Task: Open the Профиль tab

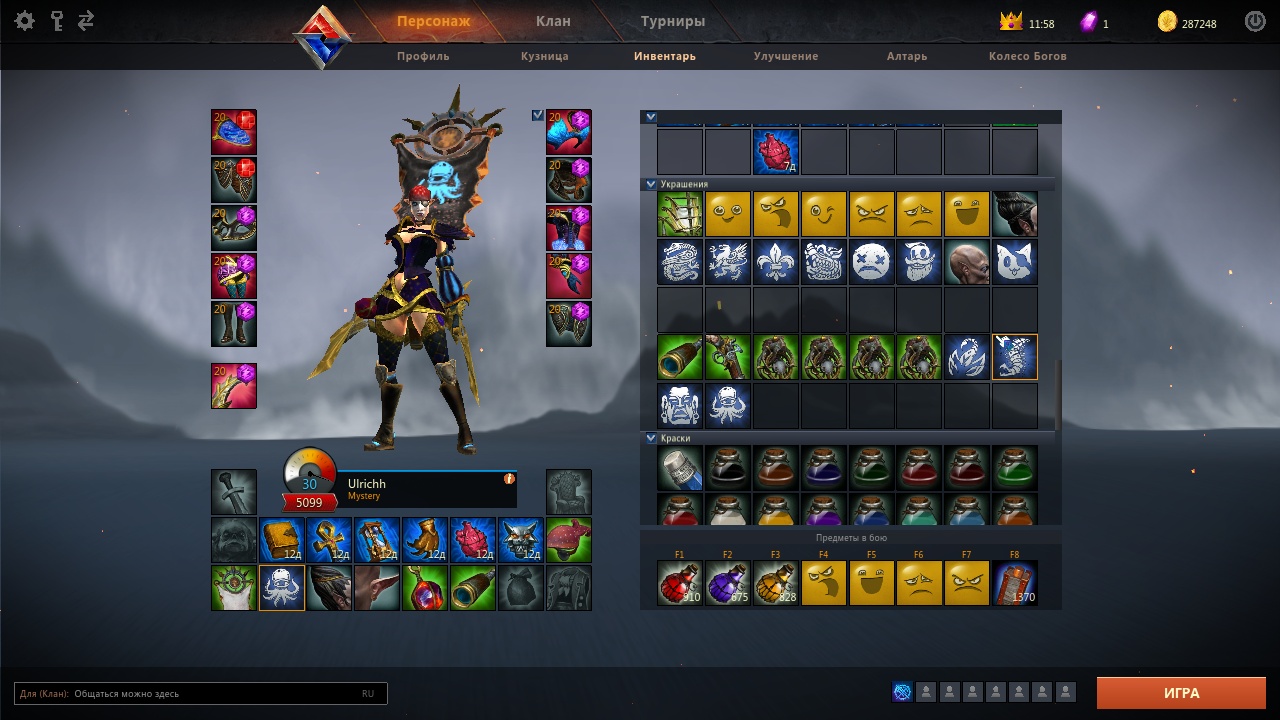Action: point(423,56)
